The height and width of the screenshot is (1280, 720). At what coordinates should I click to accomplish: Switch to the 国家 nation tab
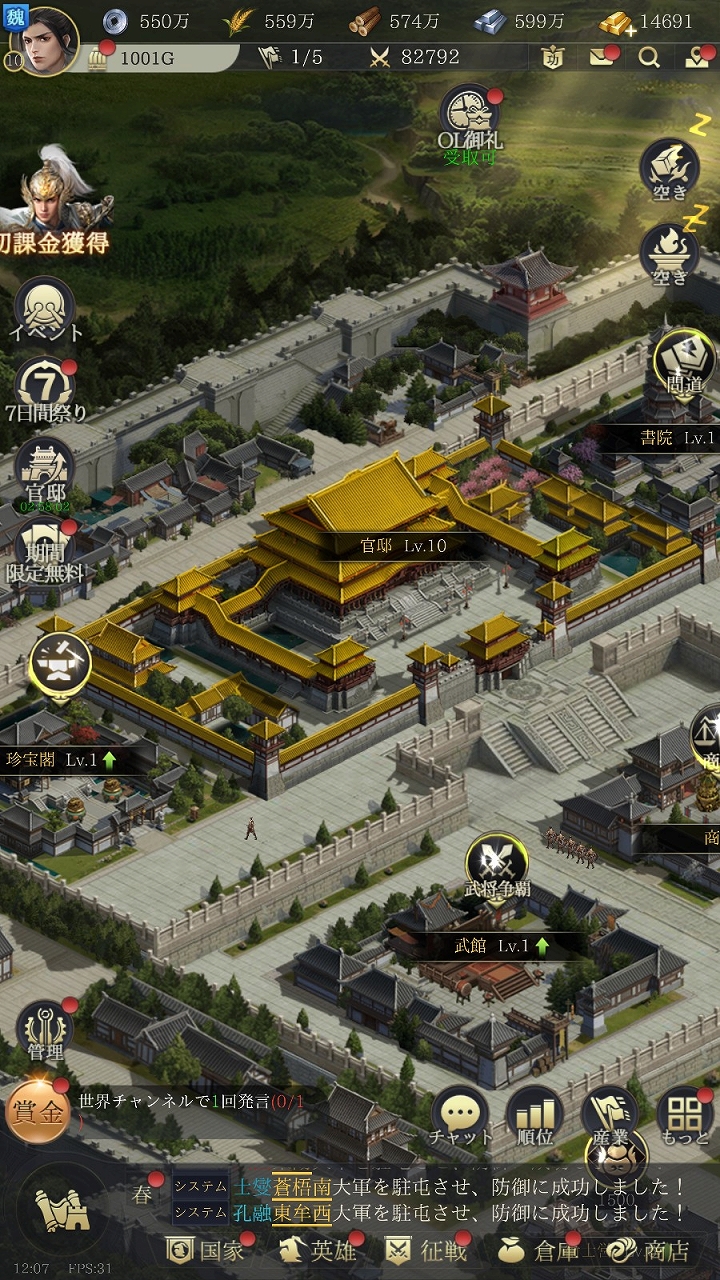pos(206,1250)
